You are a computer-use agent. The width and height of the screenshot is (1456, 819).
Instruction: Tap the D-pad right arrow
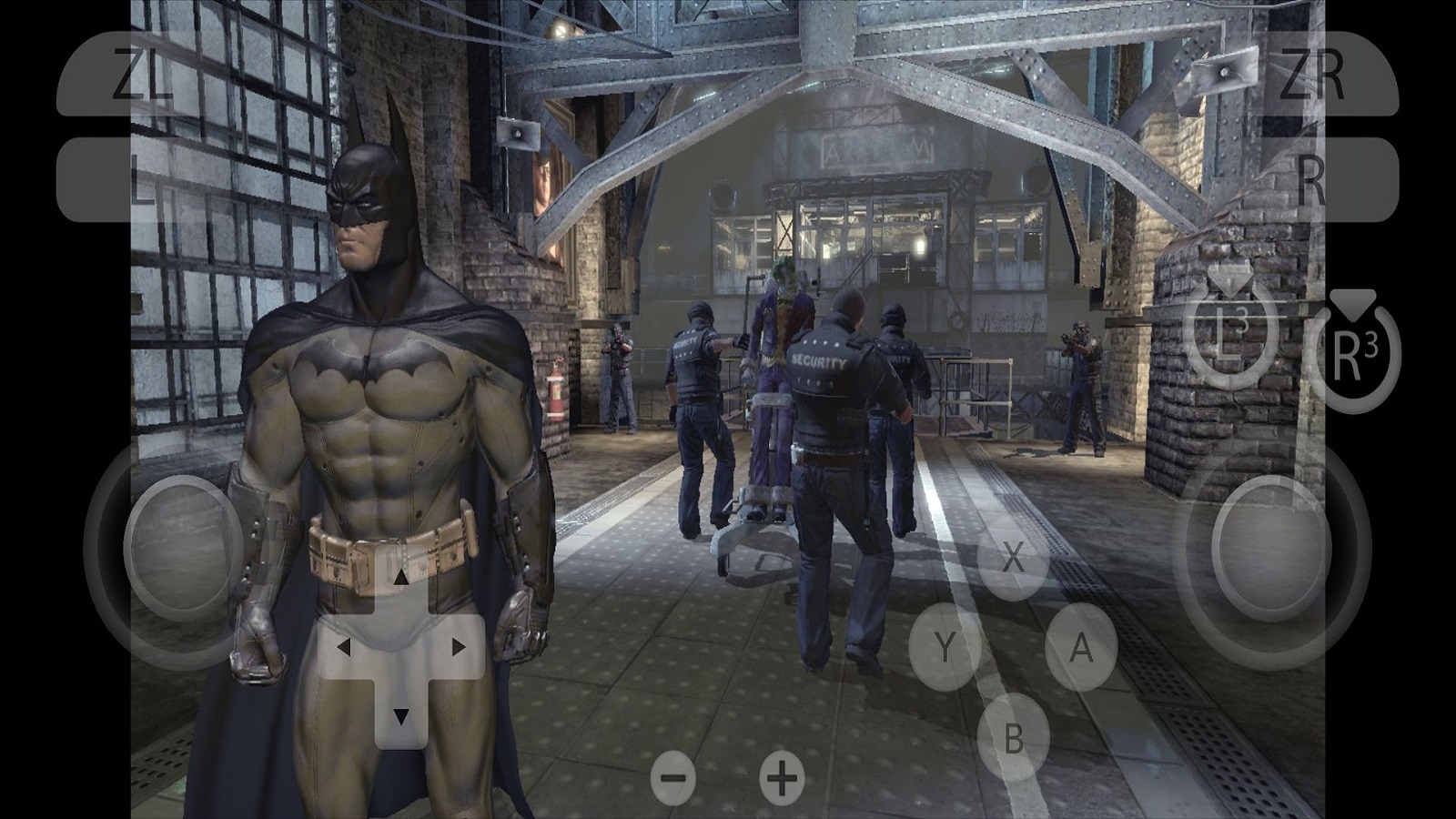(458, 647)
